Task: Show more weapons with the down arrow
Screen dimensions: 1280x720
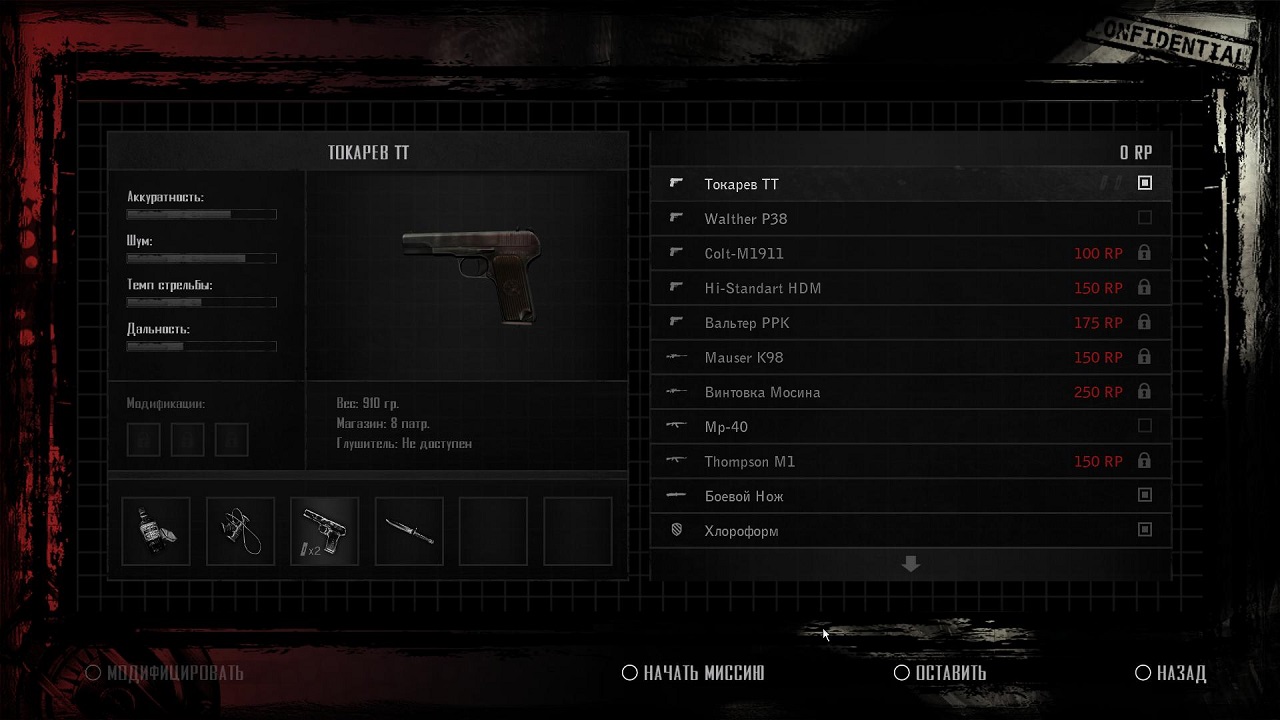Action: [910, 565]
